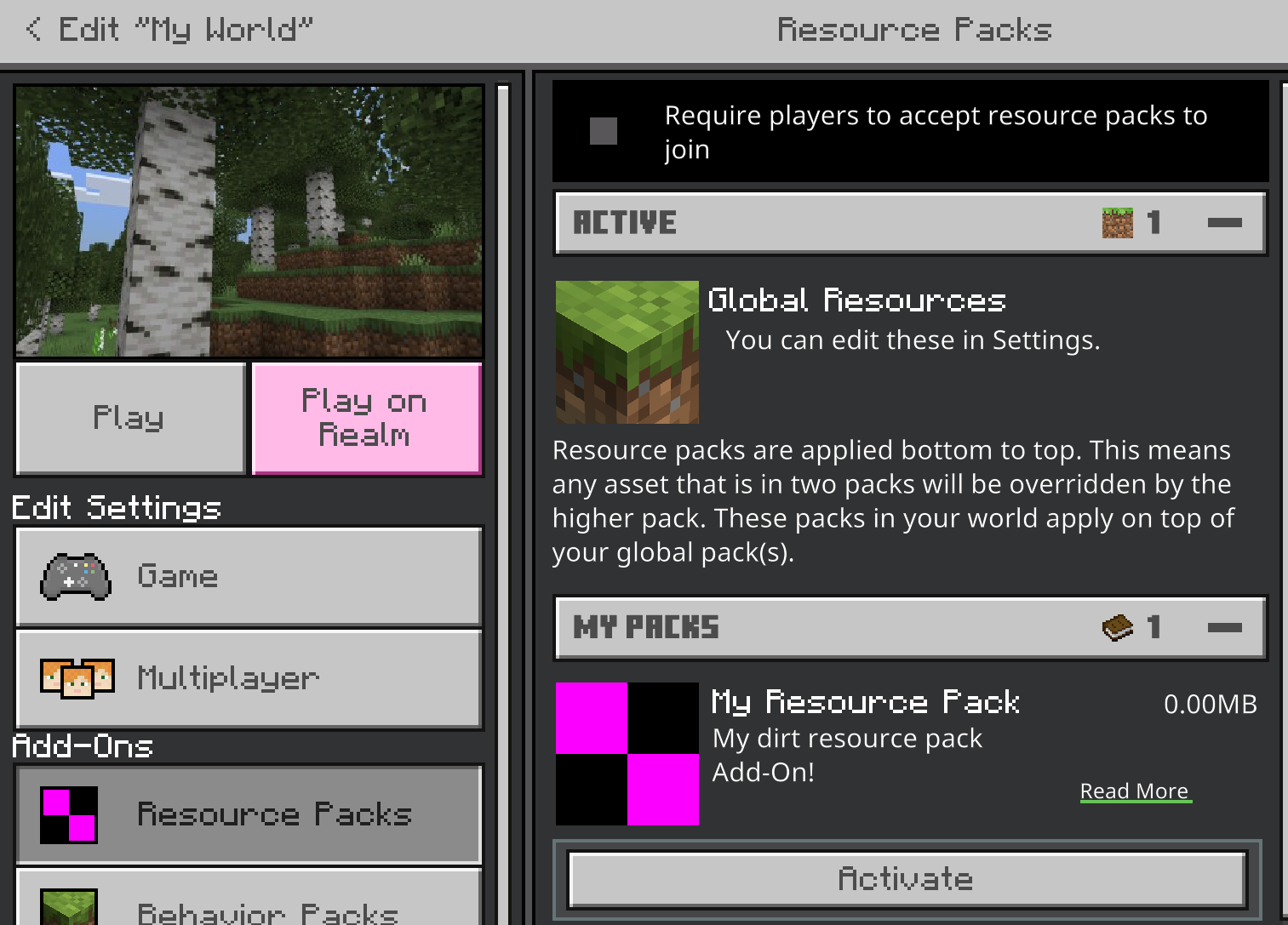Select the gamepad icon next to Game

[x=77, y=576]
